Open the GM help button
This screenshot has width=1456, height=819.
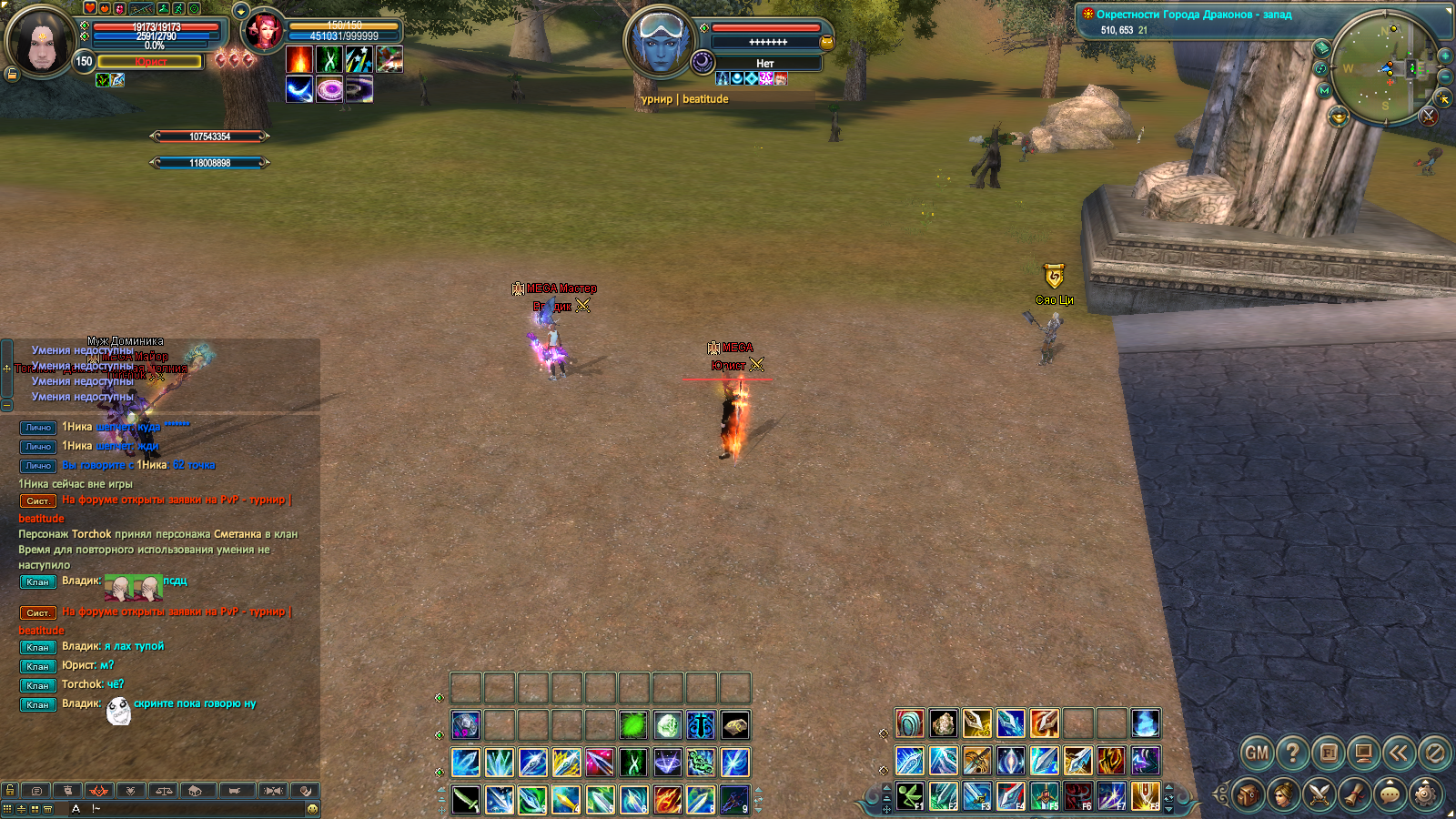(x=1257, y=753)
